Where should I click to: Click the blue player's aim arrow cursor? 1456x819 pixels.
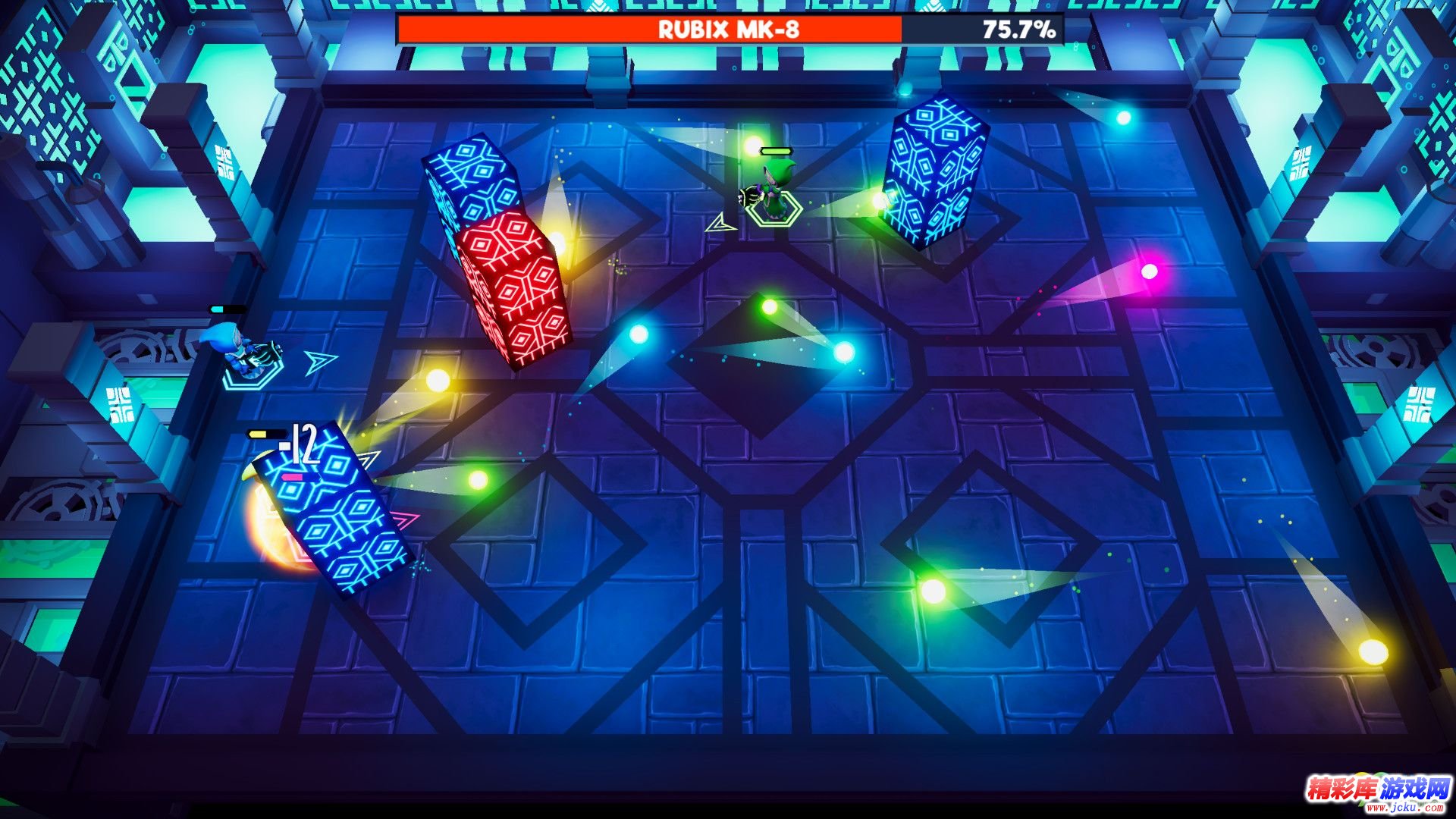(318, 362)
